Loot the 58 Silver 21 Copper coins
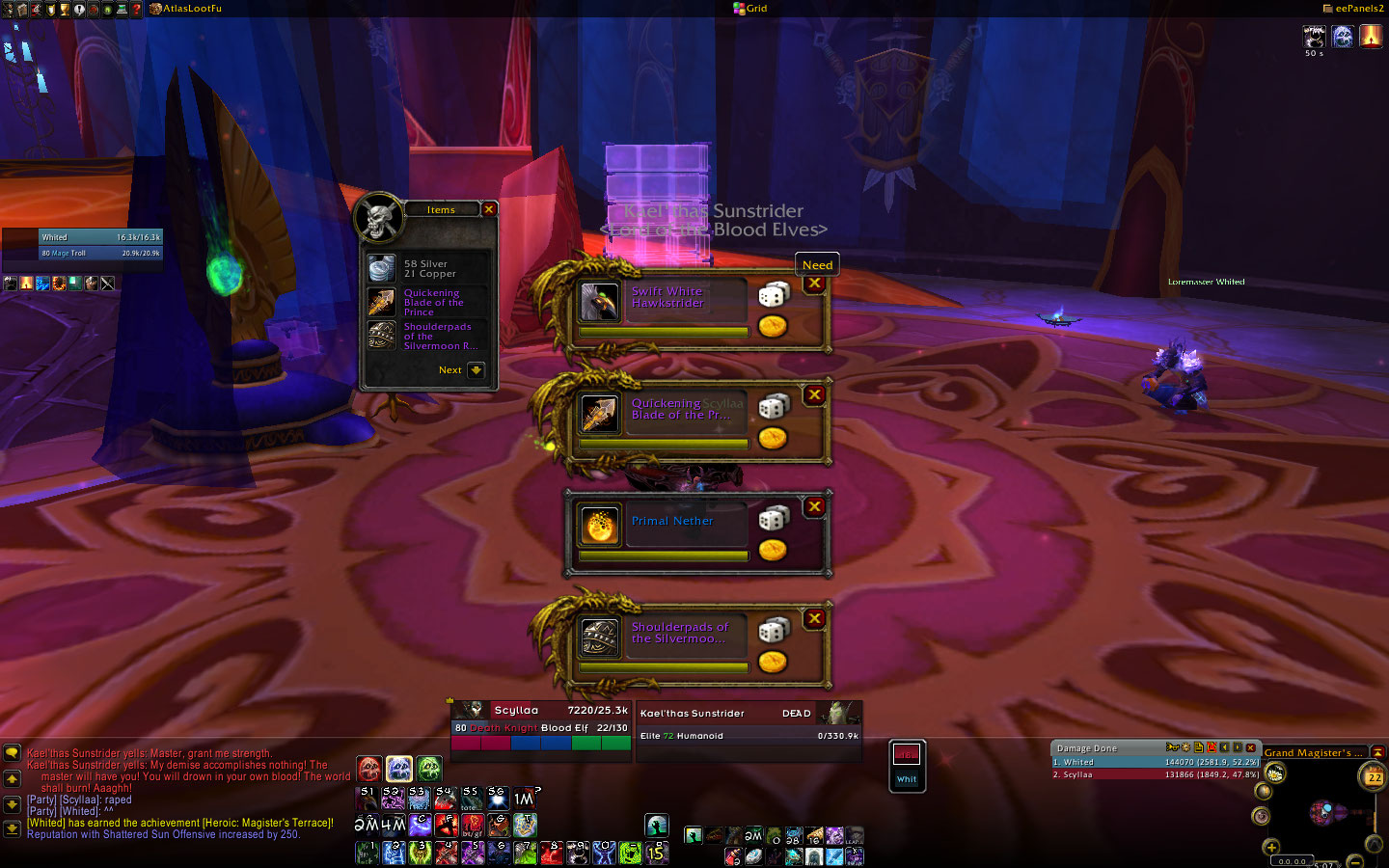Viewport: 1389px width, 868px height. (x=382, y=268)
